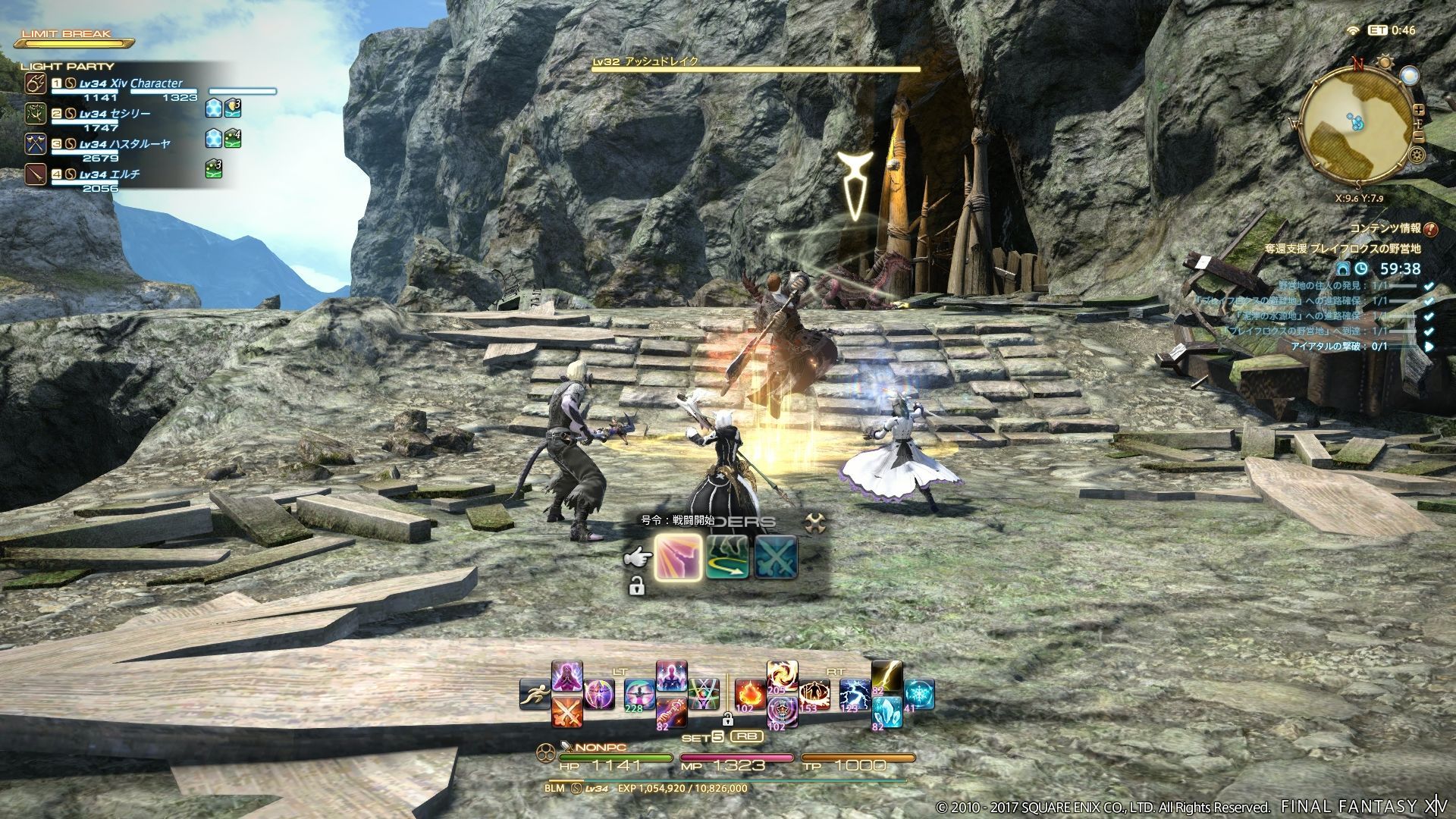Select the swirling Scathe spell icon
The width and height of the screenshot is (1456, 819).
coord(784,710)
